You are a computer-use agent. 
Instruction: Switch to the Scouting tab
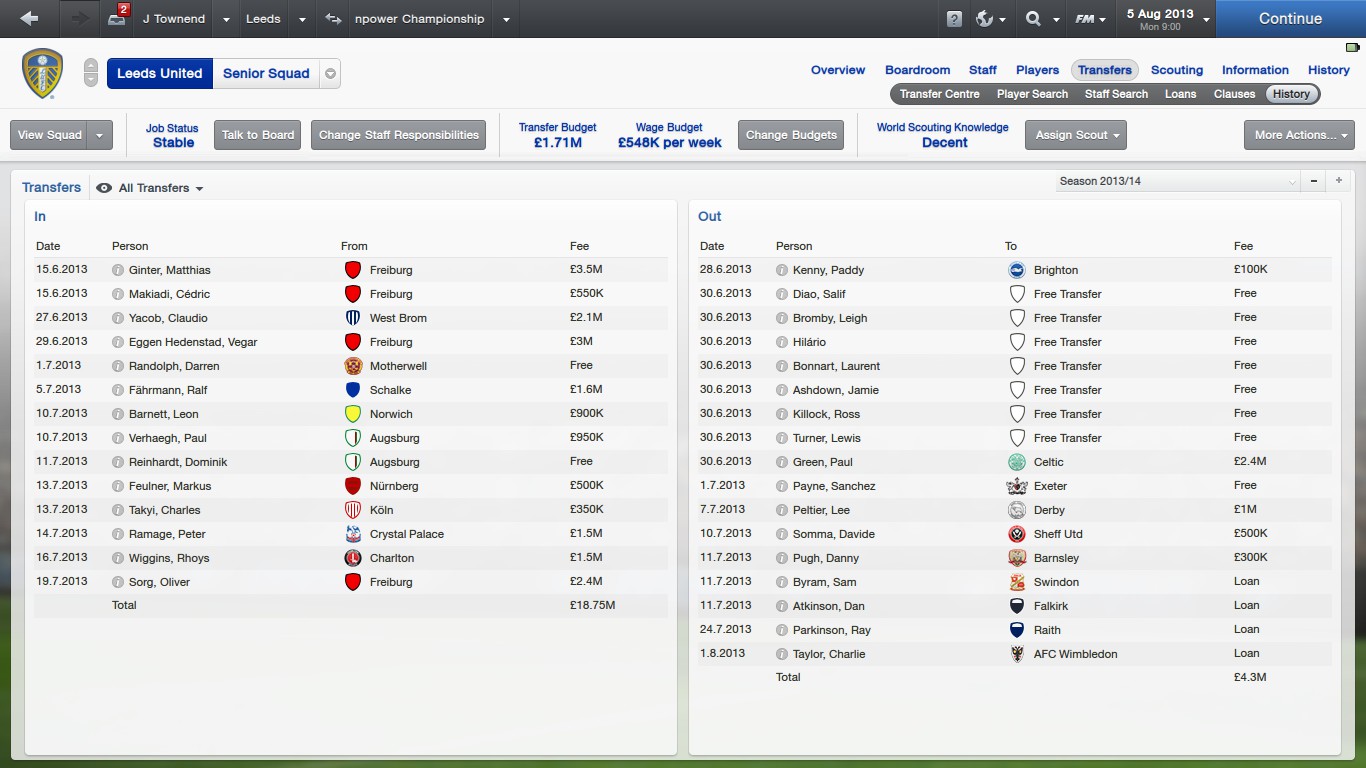point(1176,70)
